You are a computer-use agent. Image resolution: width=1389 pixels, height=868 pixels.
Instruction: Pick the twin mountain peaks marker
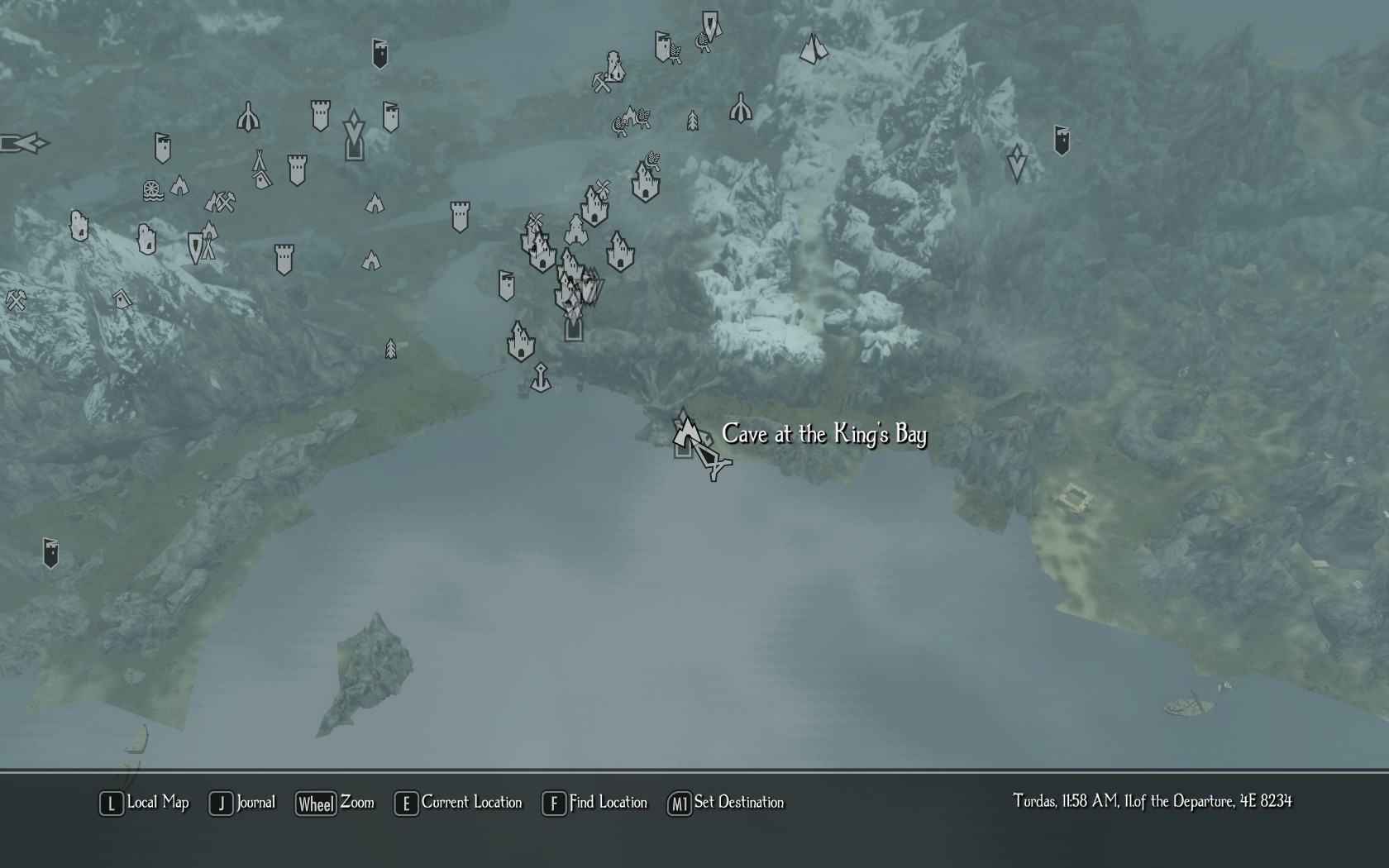coord(814,49)
